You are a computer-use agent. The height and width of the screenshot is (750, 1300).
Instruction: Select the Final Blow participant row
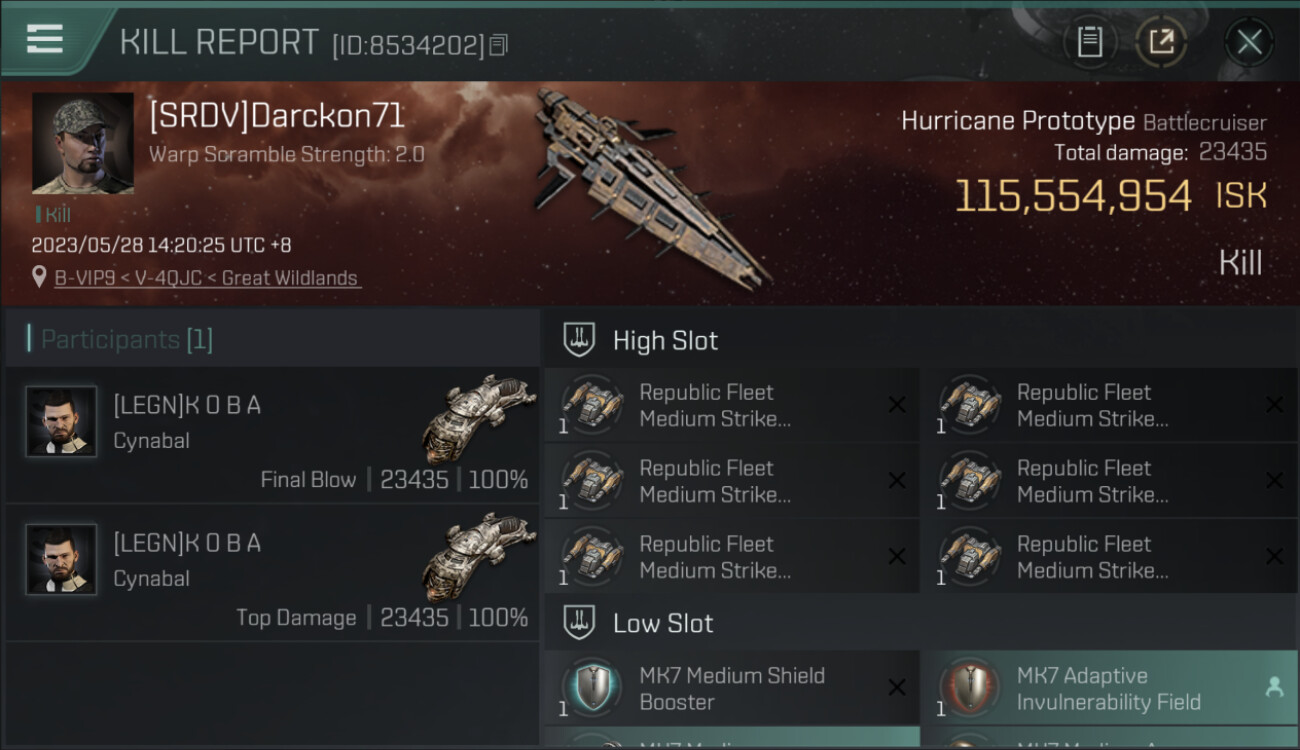272,434
